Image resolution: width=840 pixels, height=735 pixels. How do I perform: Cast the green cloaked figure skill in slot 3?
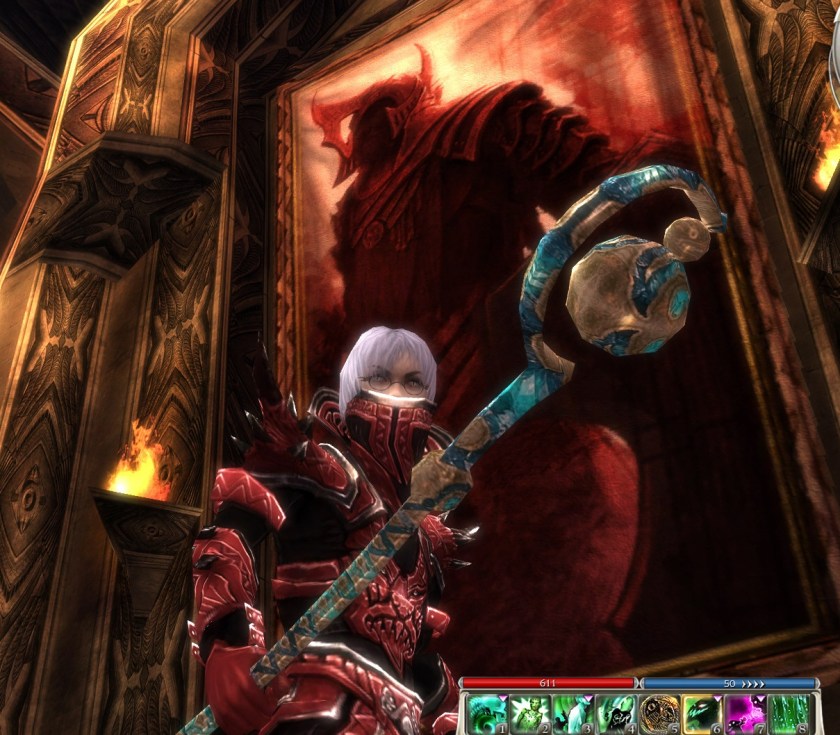point(574,714)
